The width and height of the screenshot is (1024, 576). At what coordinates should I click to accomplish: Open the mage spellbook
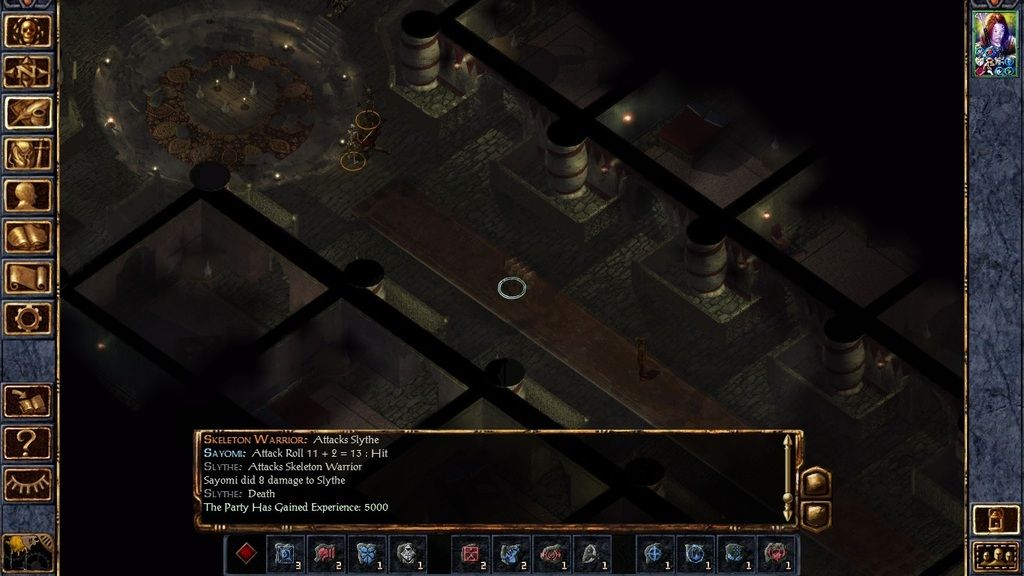point(28,236)
